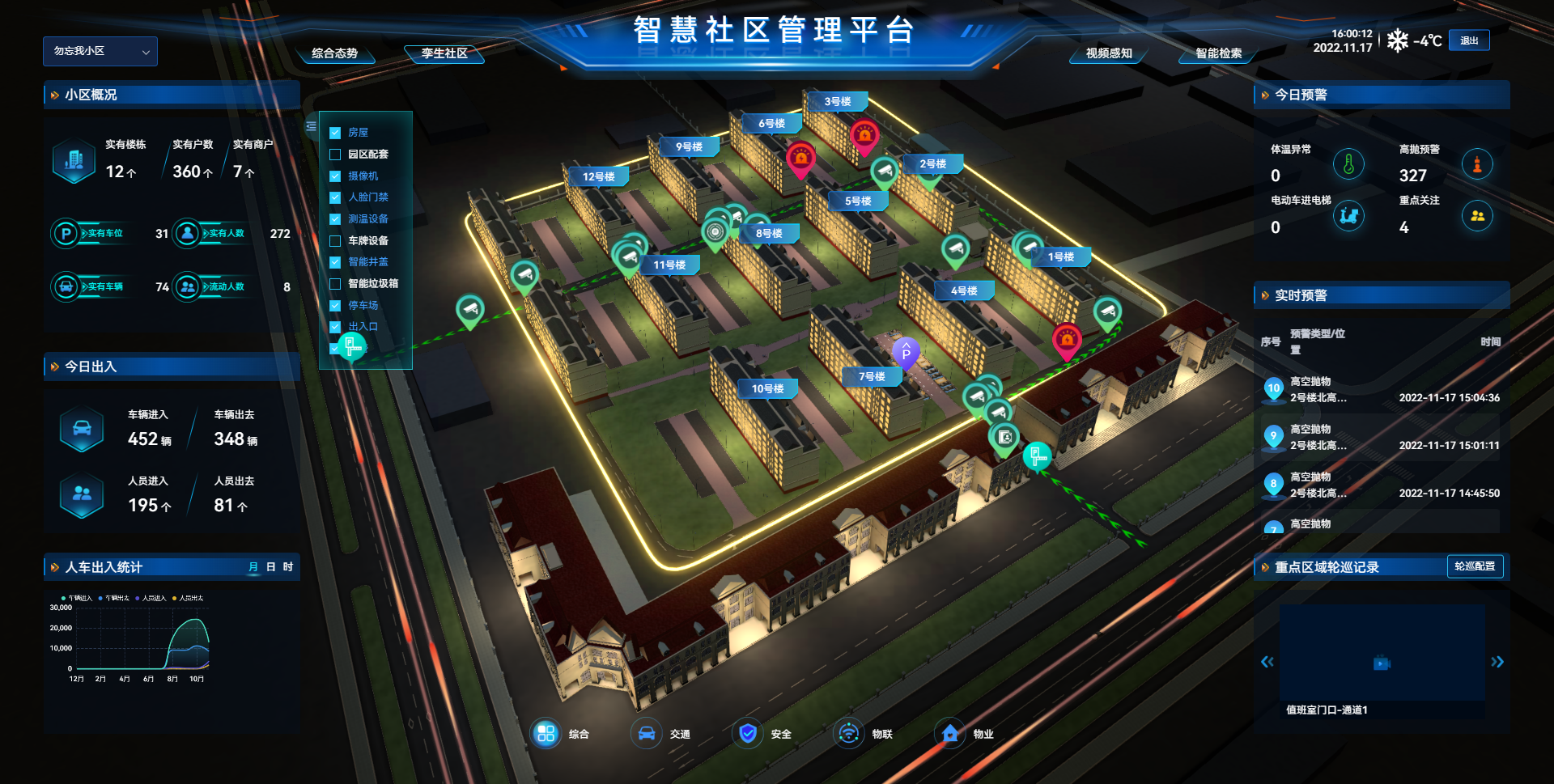The image size is (1554, 784).
Task: Toggle the 停车场 layer checkbox
Action: tap(335, 306)
